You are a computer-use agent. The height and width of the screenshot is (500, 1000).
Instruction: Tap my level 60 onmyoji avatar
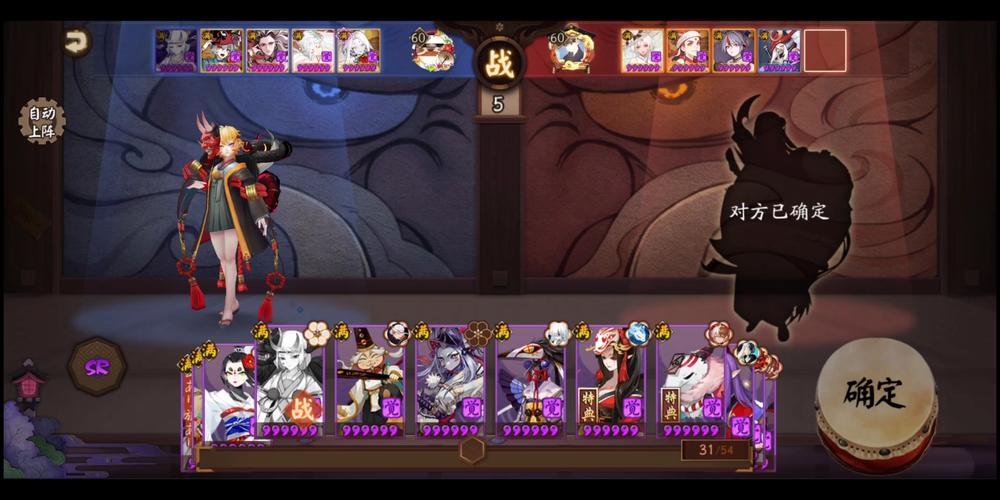[x=433, y=50]
